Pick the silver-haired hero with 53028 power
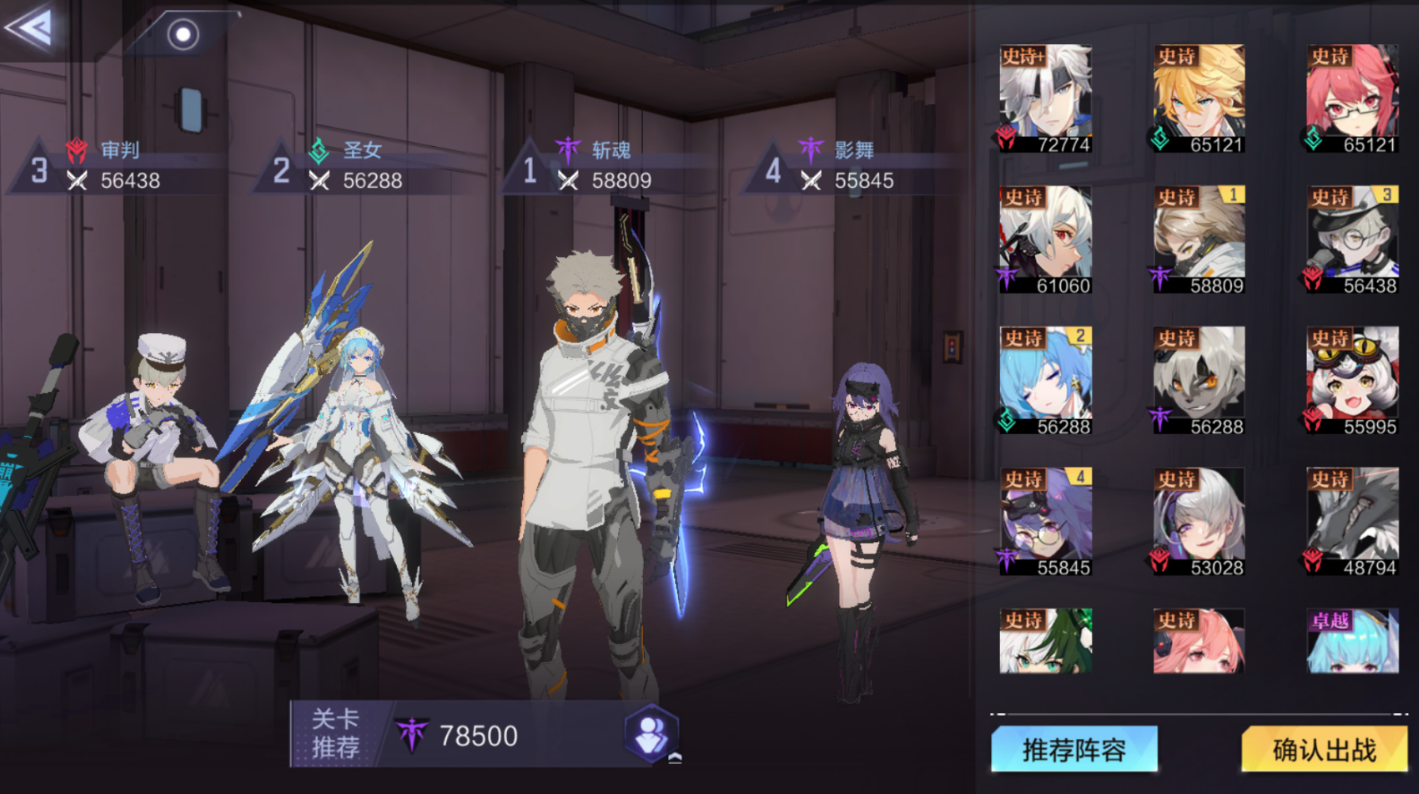 1198,521
